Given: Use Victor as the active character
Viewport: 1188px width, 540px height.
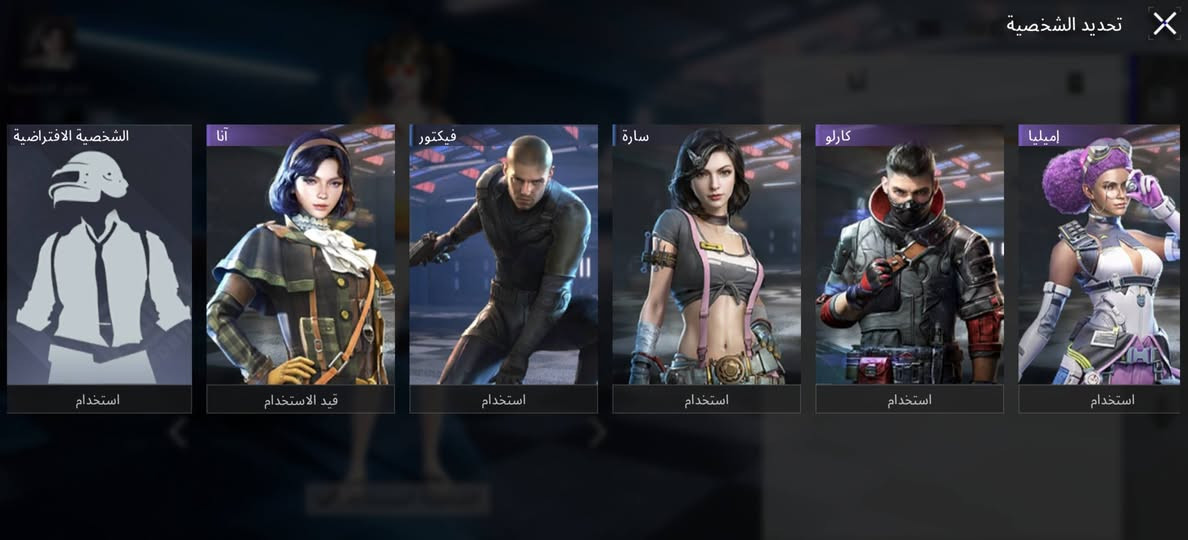Looking at the screenshot, I should coord(503,400).
